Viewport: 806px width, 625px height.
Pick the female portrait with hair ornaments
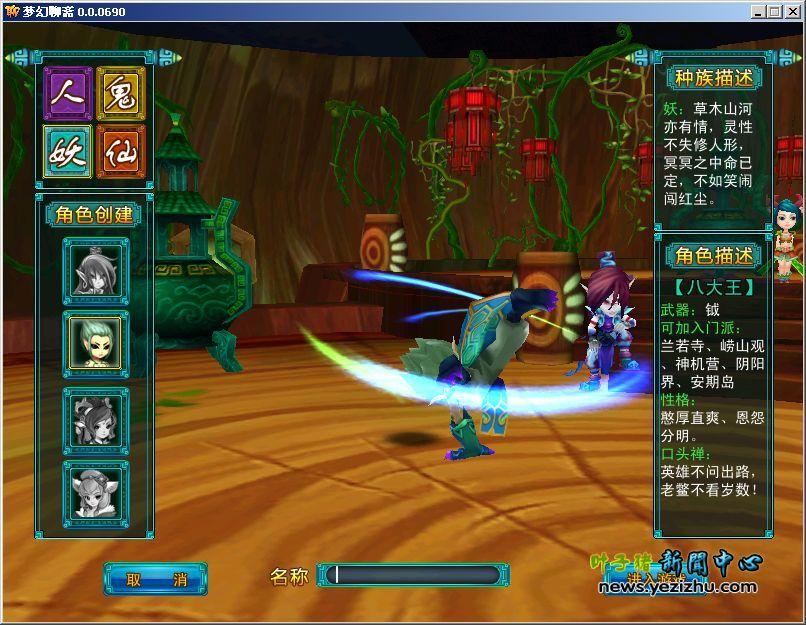(96, 418)
